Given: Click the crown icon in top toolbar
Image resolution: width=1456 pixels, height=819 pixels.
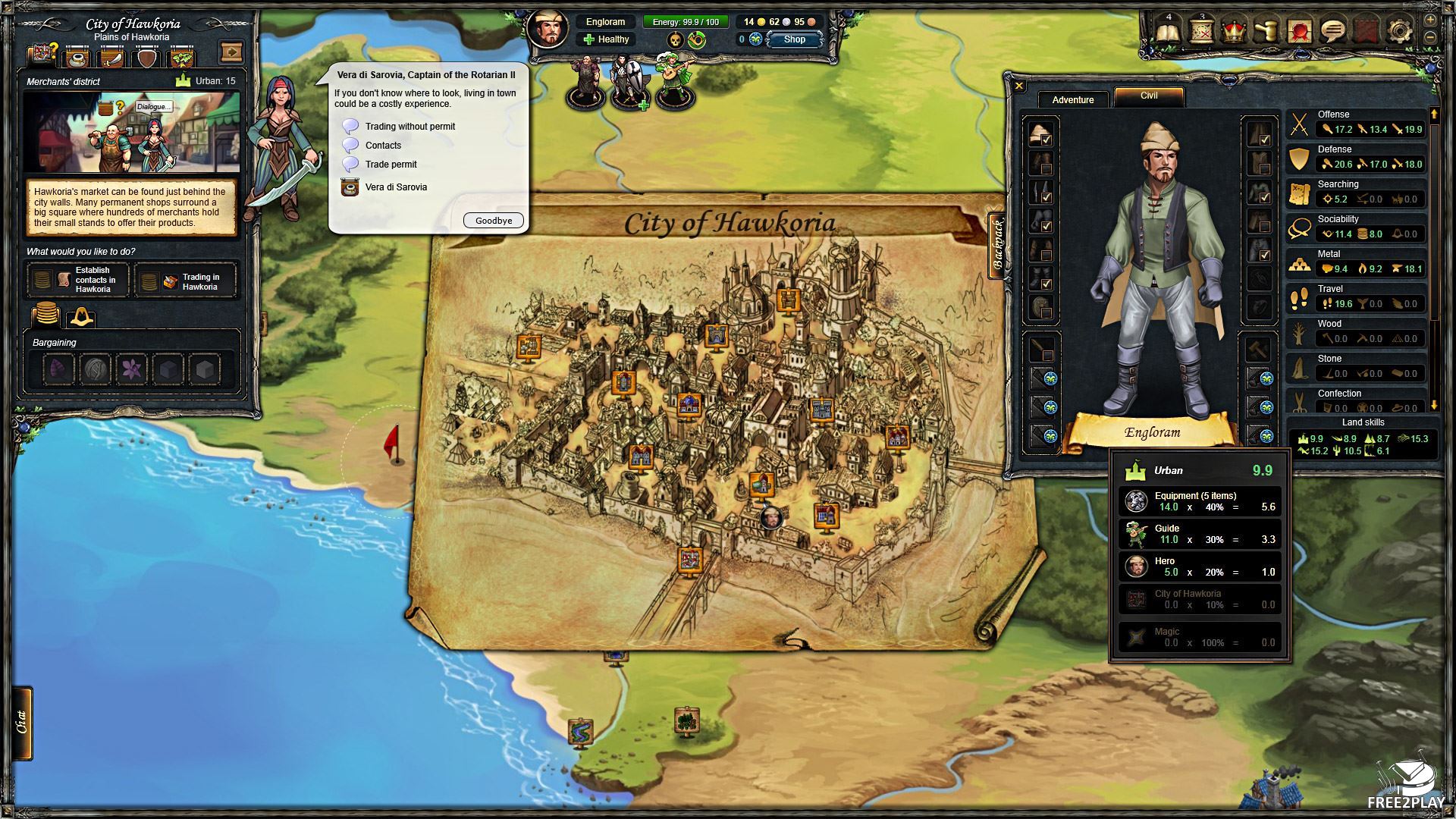Looking at the screenshot, I should [x=1235, y=32].
